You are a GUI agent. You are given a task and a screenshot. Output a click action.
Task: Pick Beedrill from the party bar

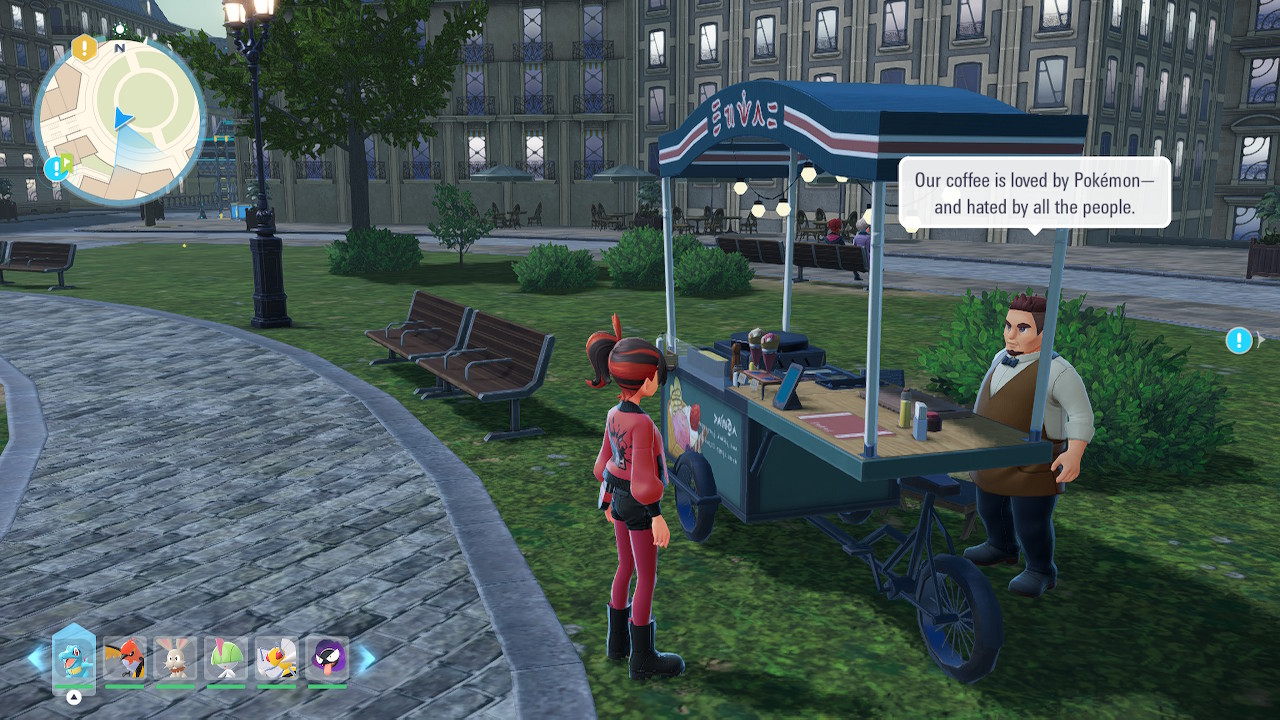click(276, 659)
